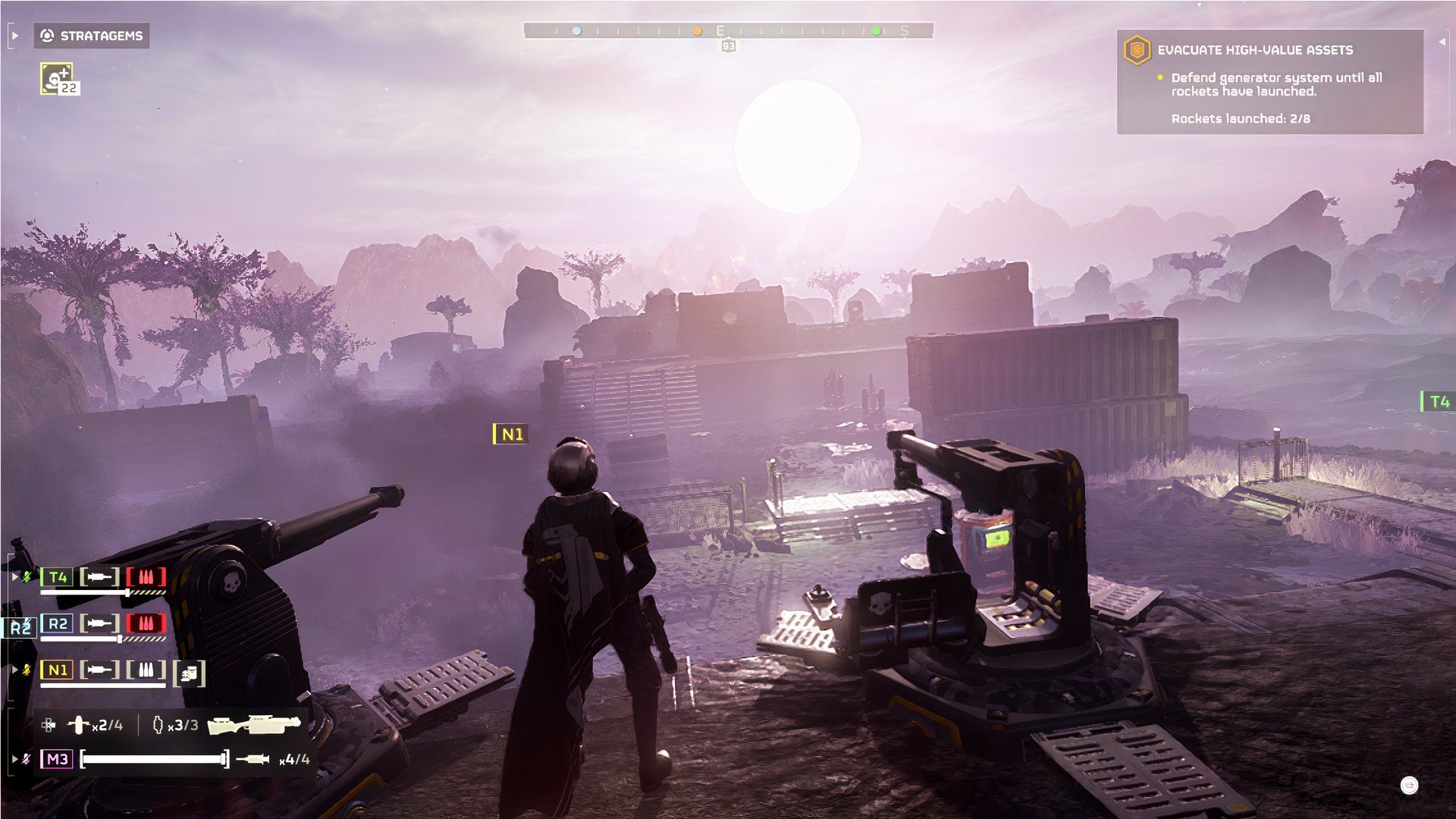
Task: Expand T4's squad entry arrow
Action: (x=14, y=576)
